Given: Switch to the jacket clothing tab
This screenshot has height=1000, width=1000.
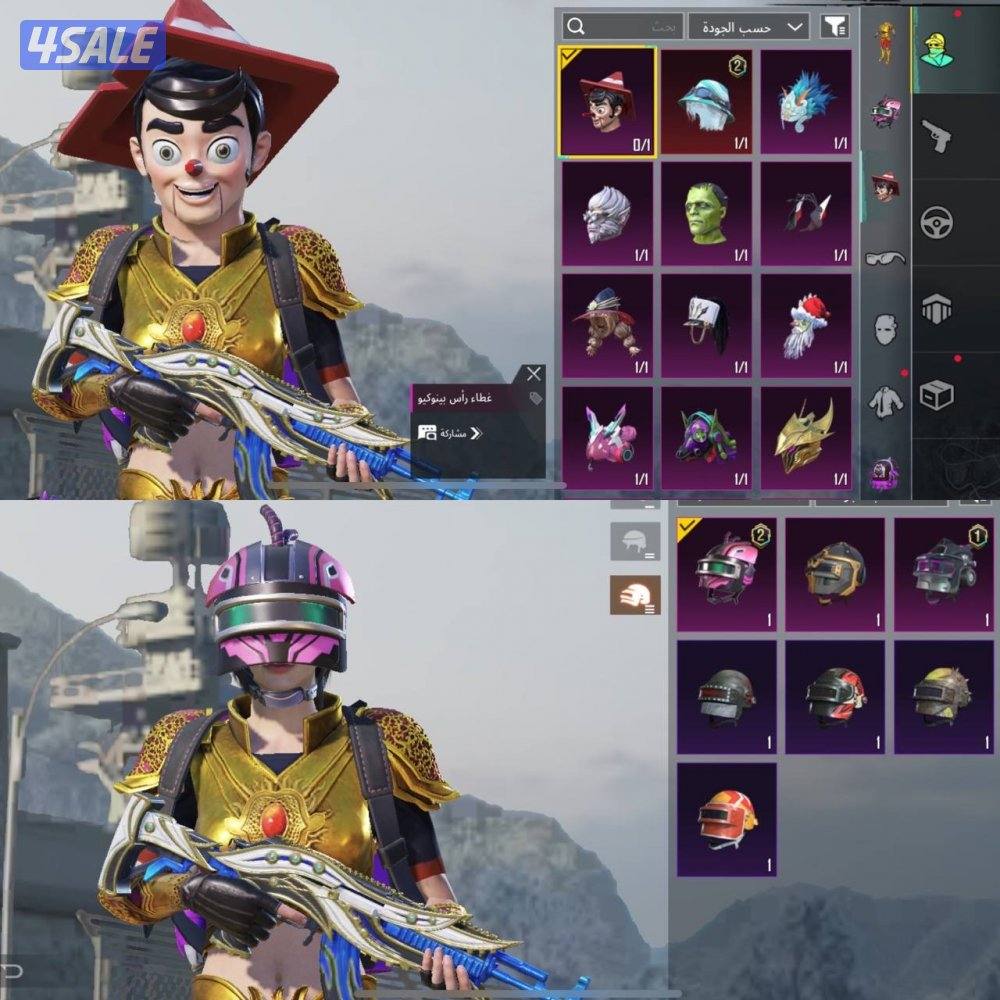Looking at the screenshot, I should coord(885,400).
